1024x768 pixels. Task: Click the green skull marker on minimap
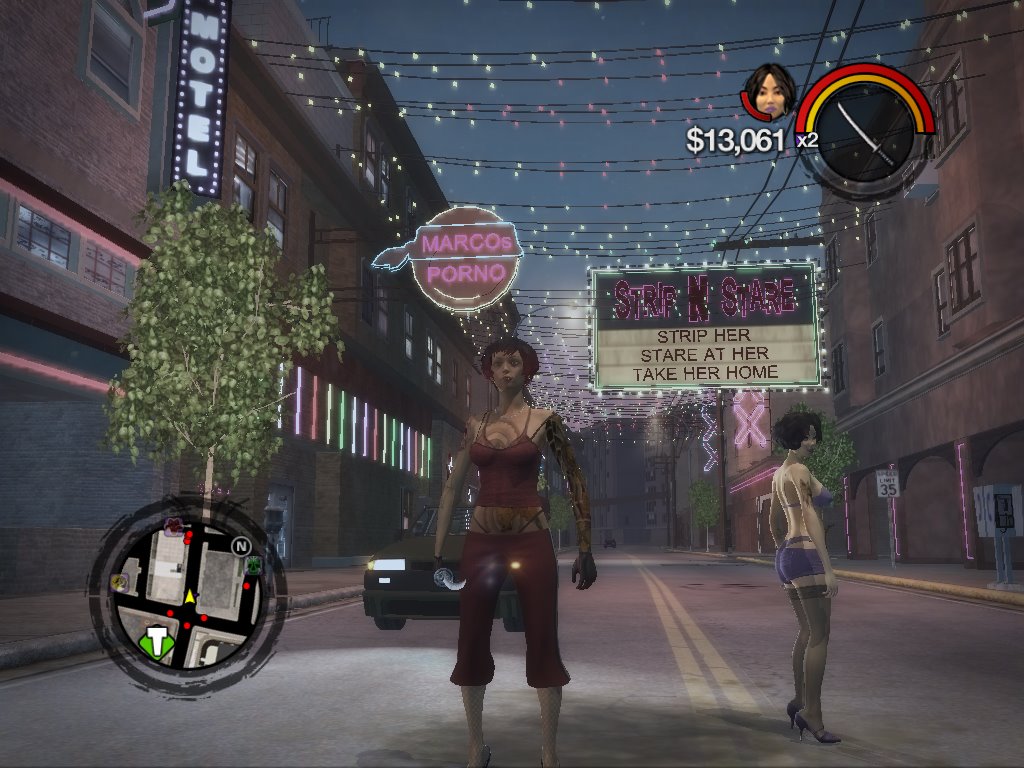point(253,565)
